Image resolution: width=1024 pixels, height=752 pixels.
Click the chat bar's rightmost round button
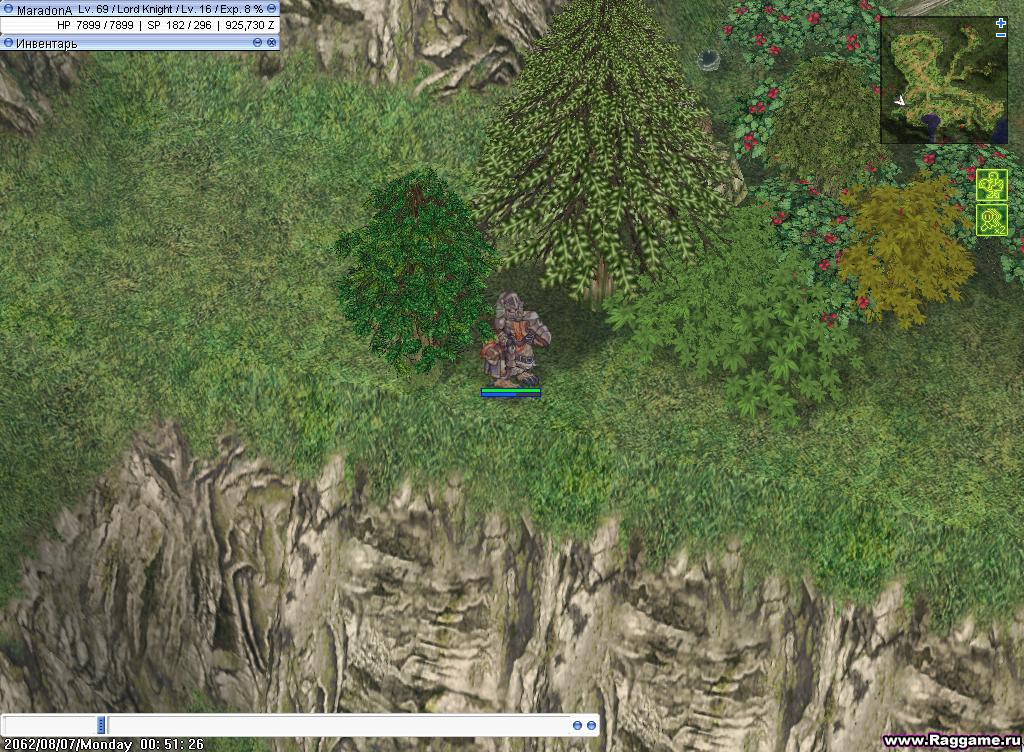pyautogui.click(x=591, y=724)
